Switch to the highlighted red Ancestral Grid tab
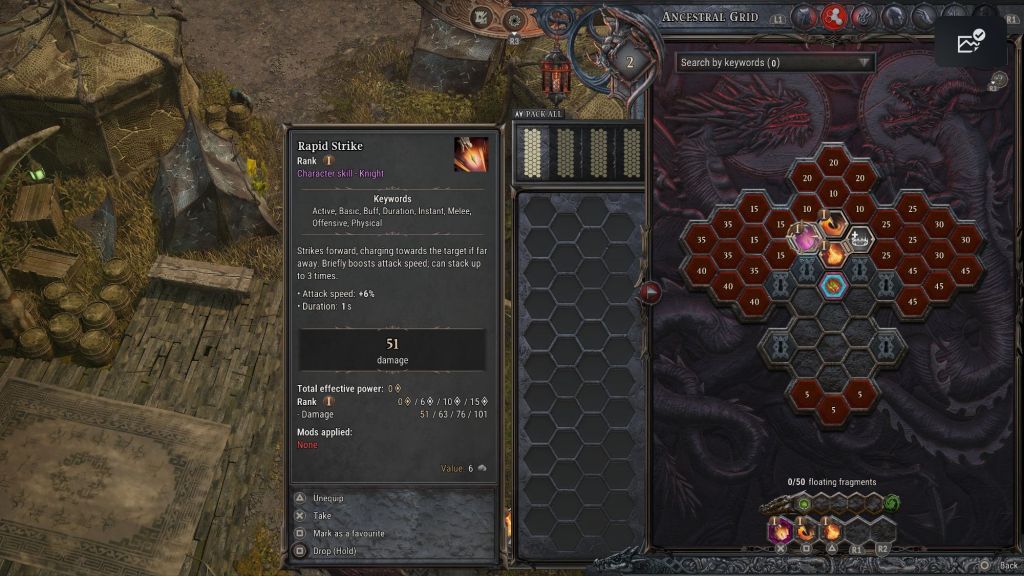 point(834,16)
